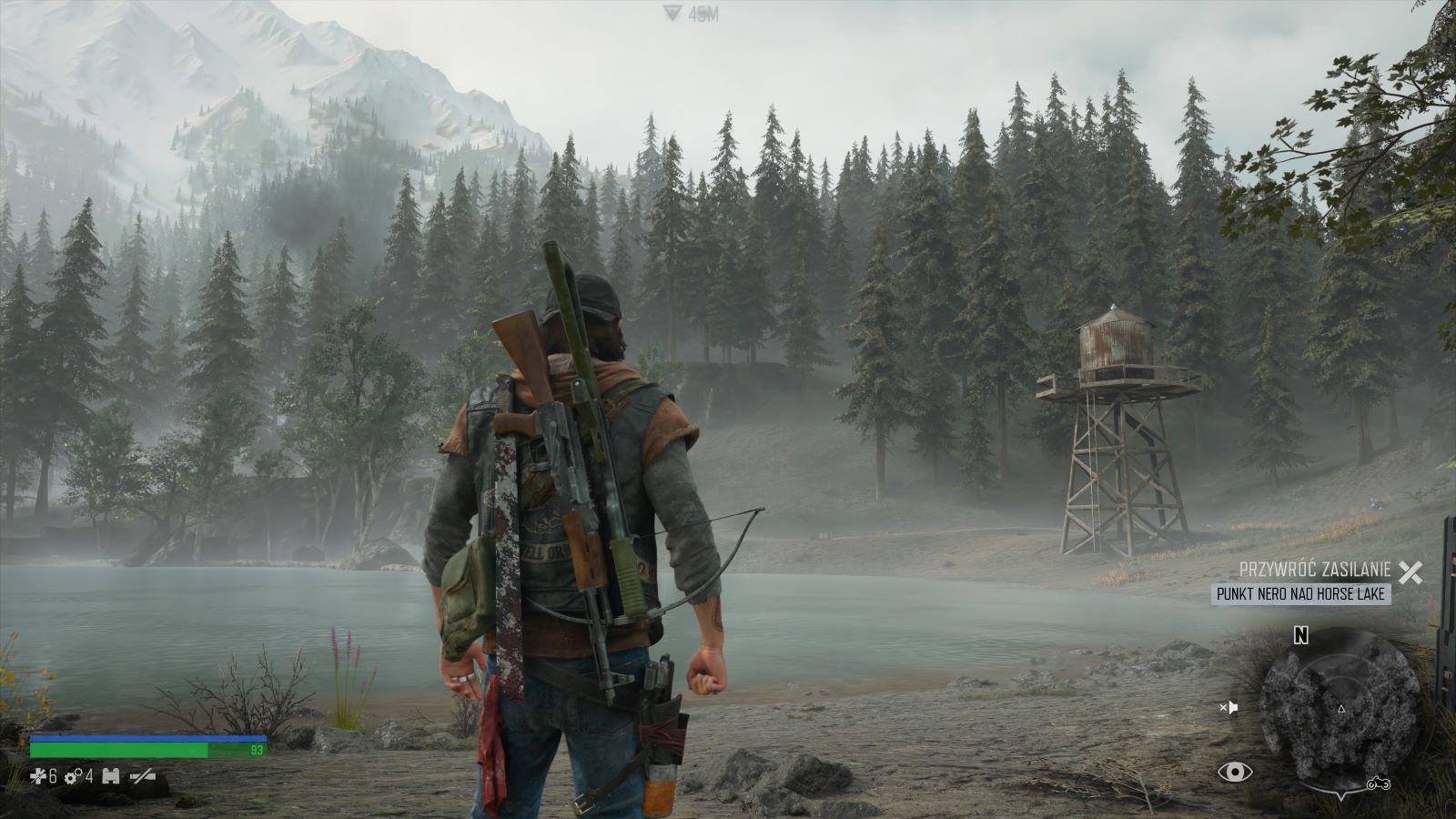Open the Przywróć Zasilanie objective tracker
This screenshot has width=1456, height=819.
(1315, 571)
